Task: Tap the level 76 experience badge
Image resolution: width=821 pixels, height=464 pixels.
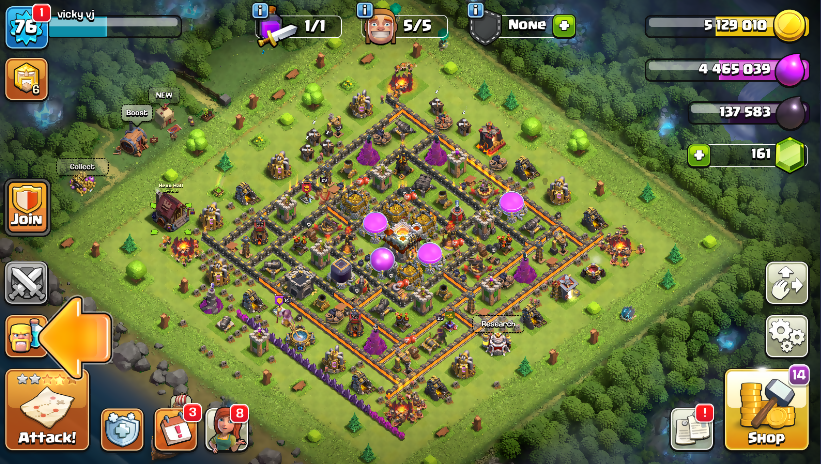Action: (26, 27)
